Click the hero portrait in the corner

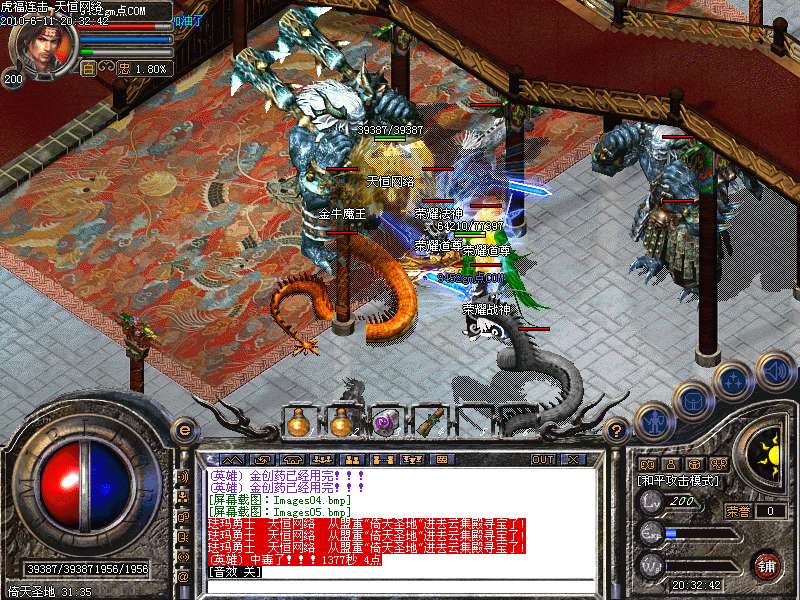click(x=40, y=45)
